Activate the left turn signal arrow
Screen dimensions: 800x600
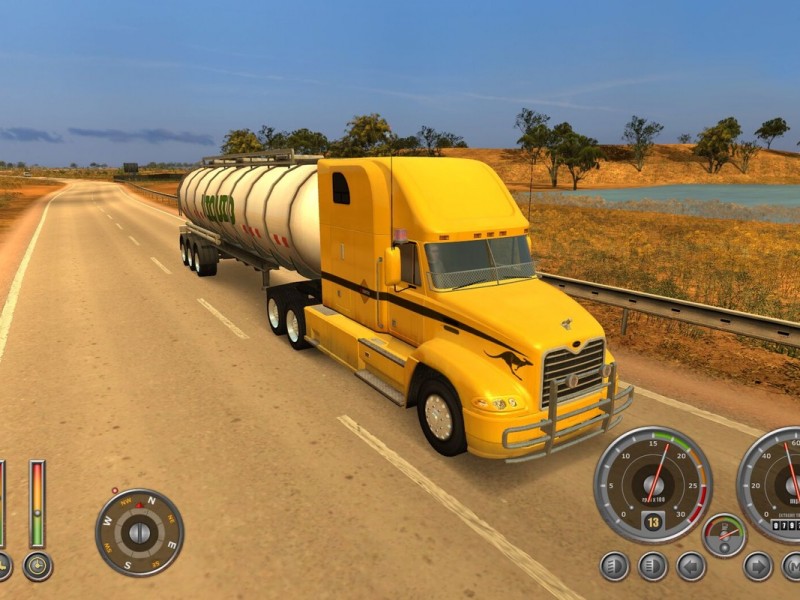[691, 566]
